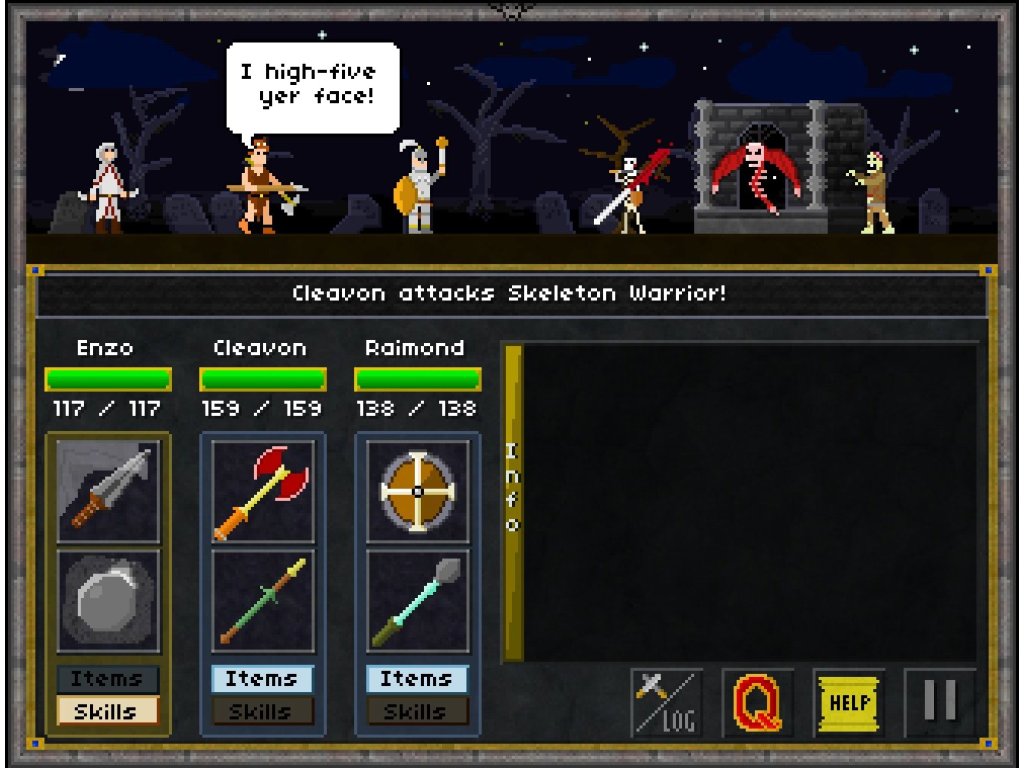The height and width of the screenshot is (768, 1024).
Task: Select Enzo's grey stone skill slot
Action: (x=108, y=601)
